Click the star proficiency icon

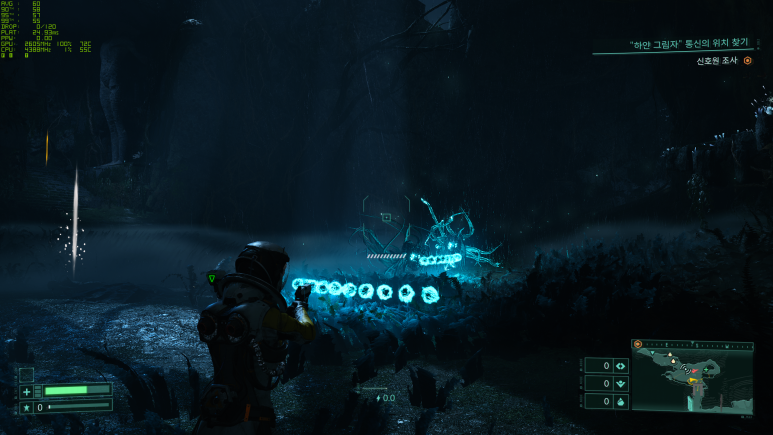pos(27,408)
